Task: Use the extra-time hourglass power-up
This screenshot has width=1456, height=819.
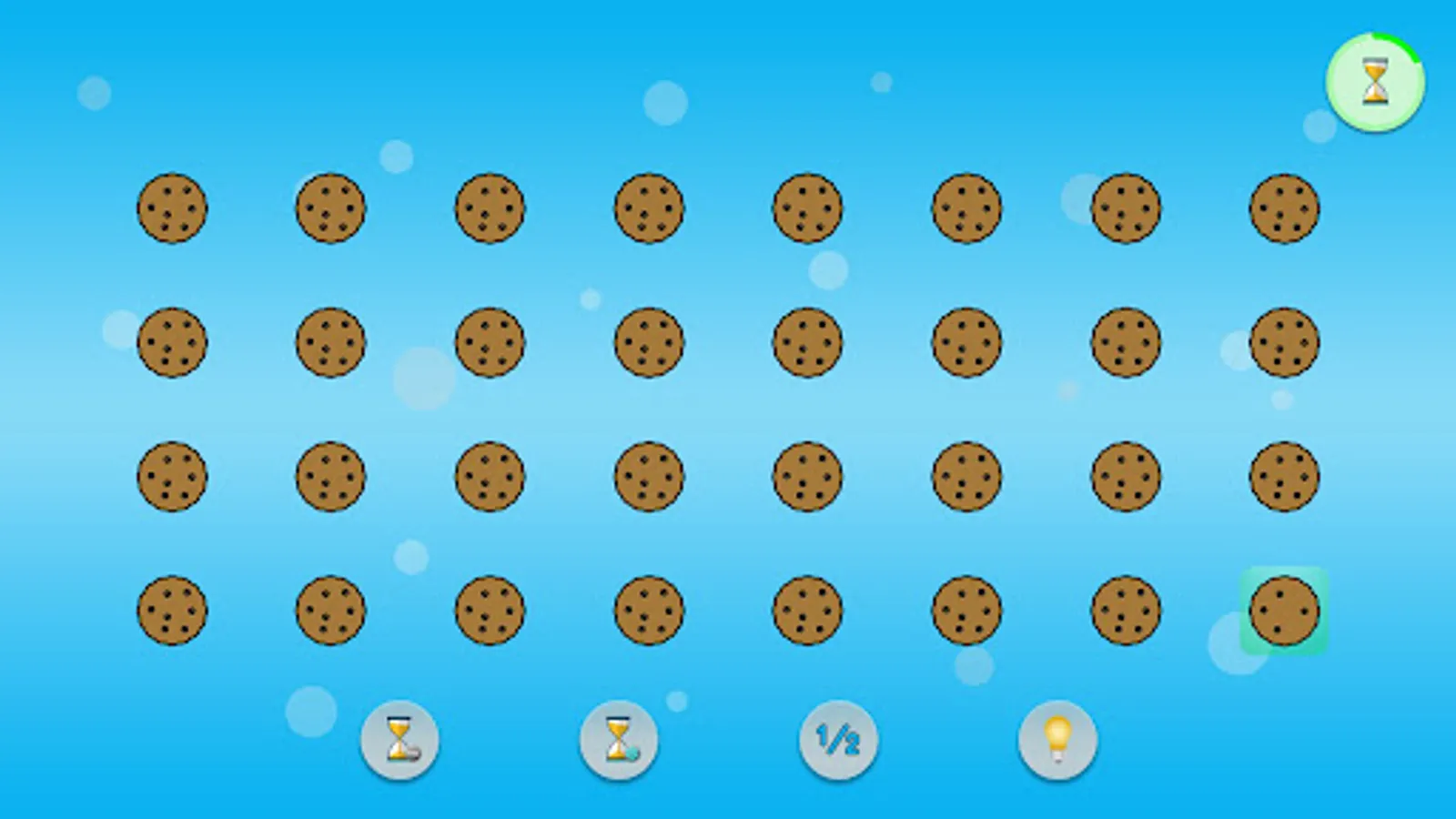Action: tap(621, 740)
